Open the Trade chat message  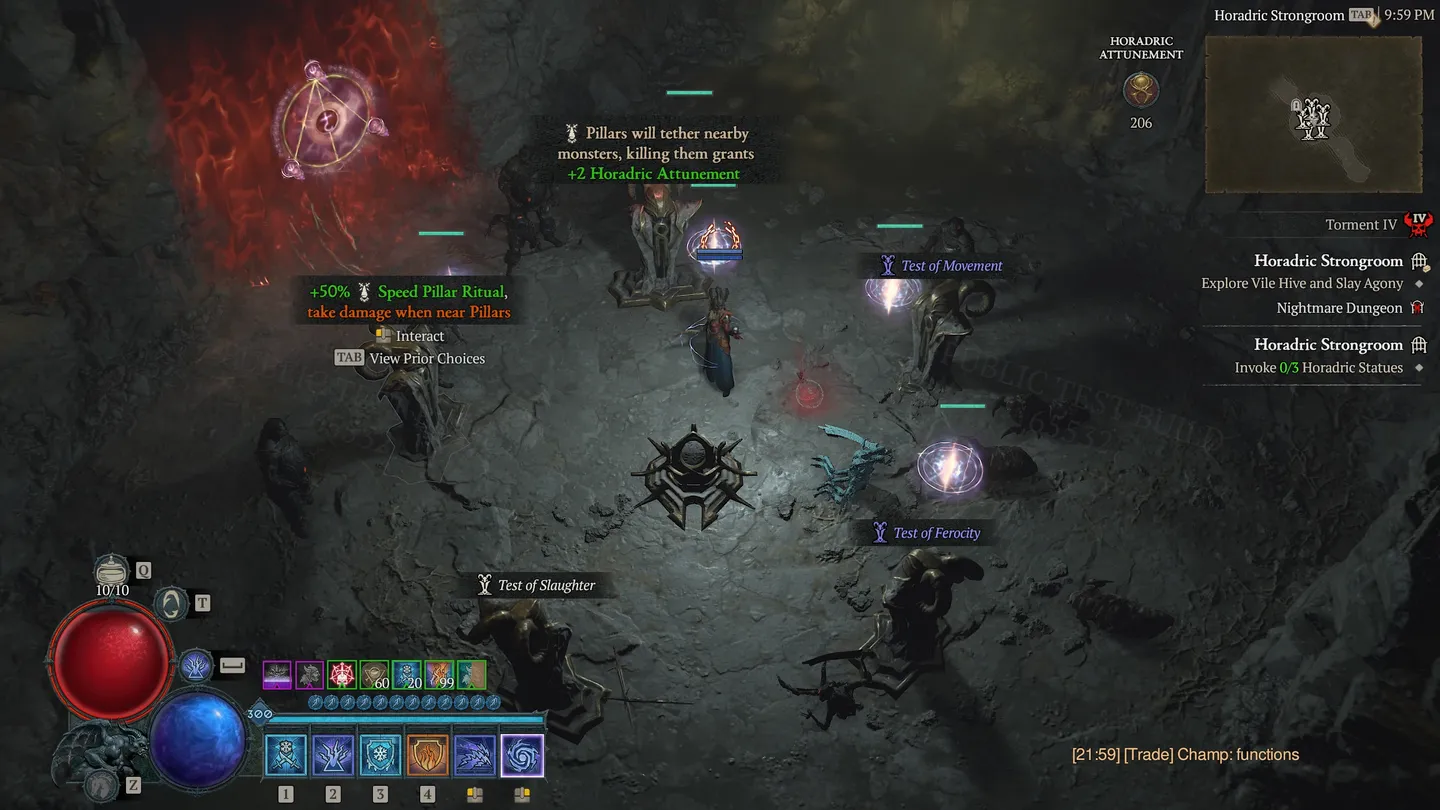[1185, 755]
